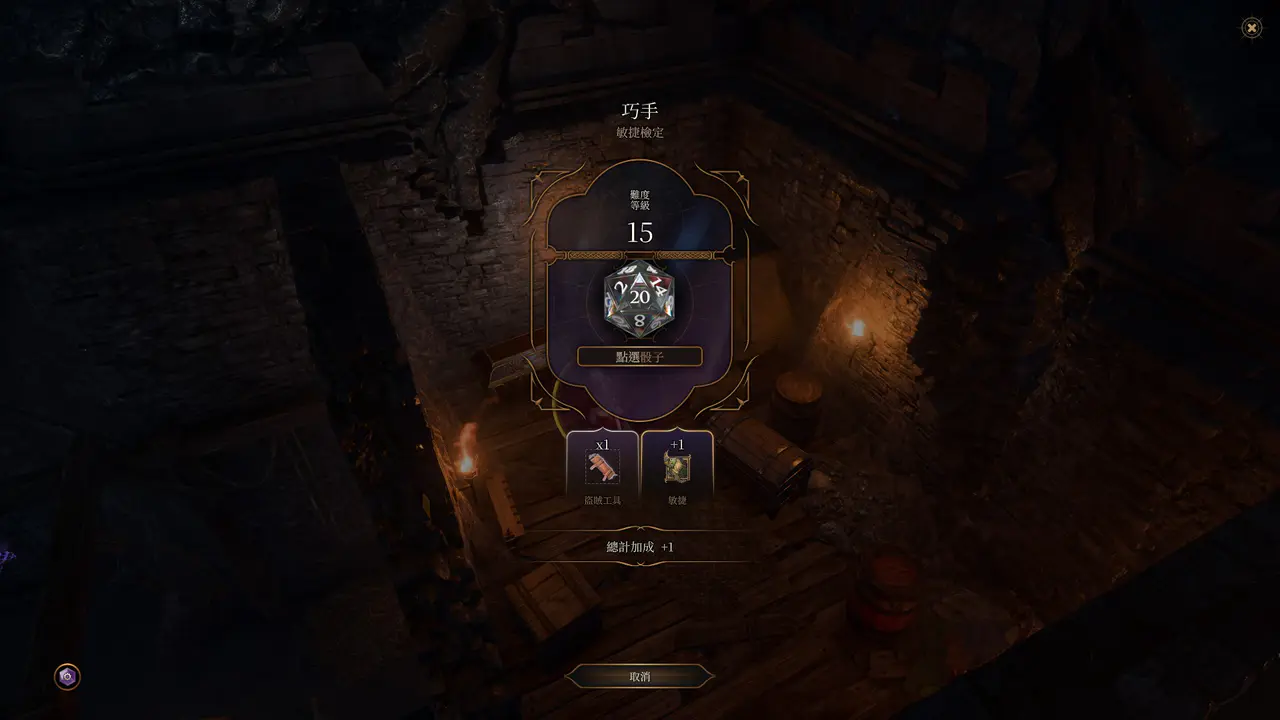Select the thieves' tools bonus card

pos(602,467)
